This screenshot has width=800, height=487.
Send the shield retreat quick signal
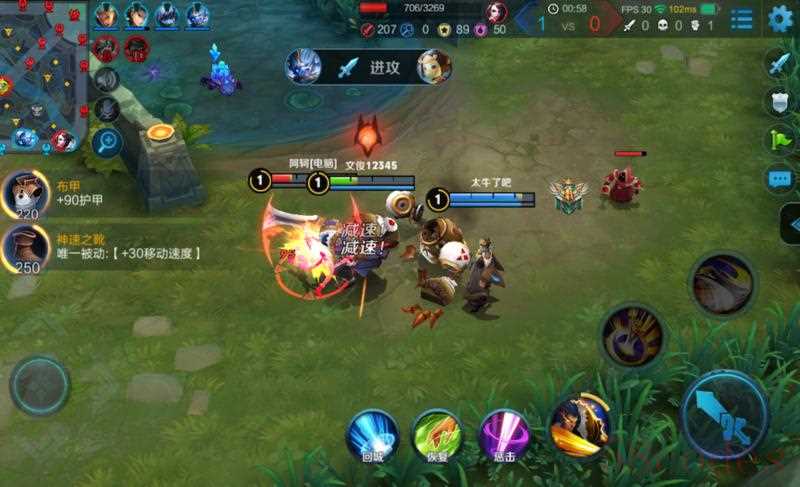[779, 101]
